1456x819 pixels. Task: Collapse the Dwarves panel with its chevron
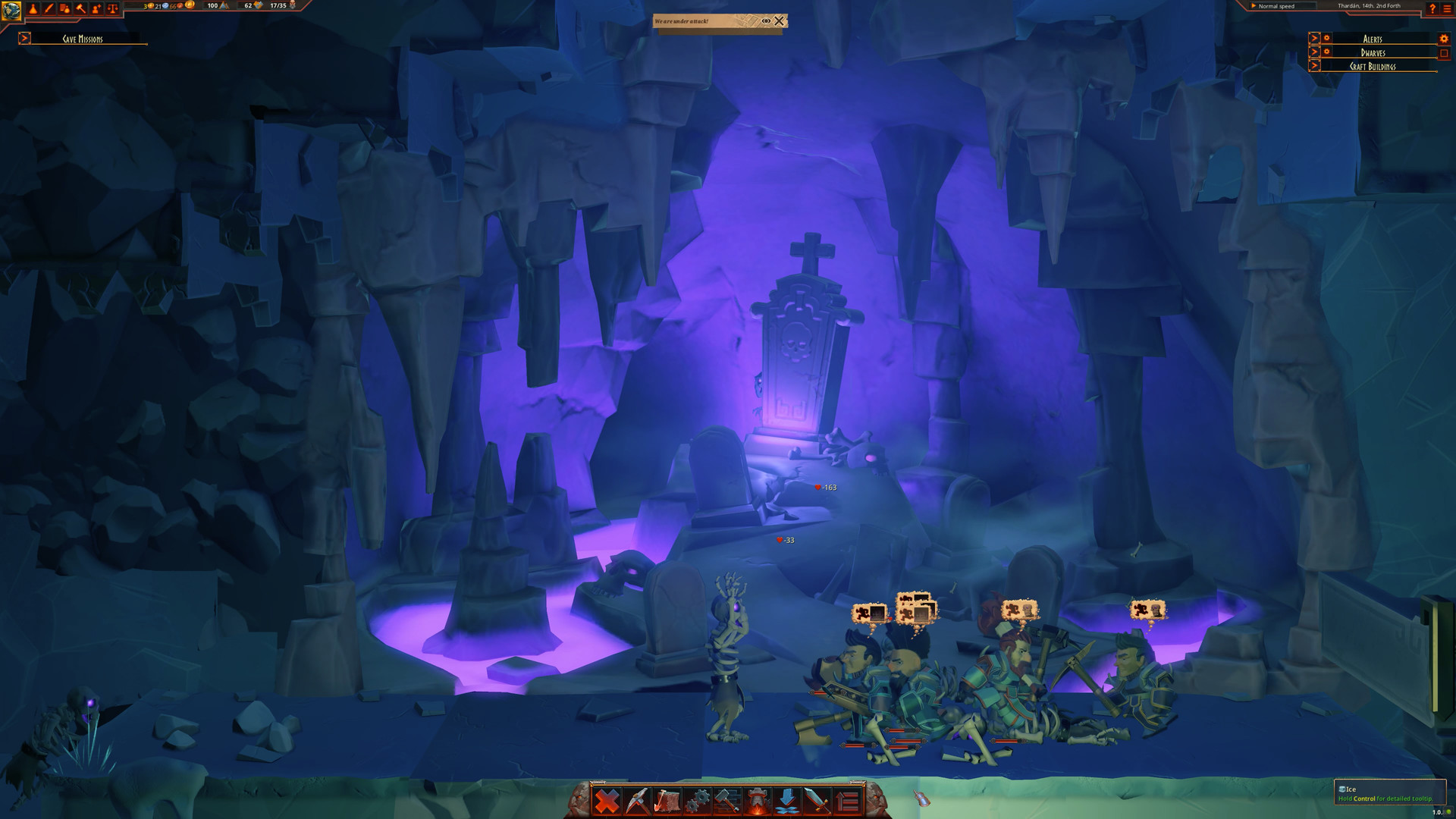tap(1314, 52)
